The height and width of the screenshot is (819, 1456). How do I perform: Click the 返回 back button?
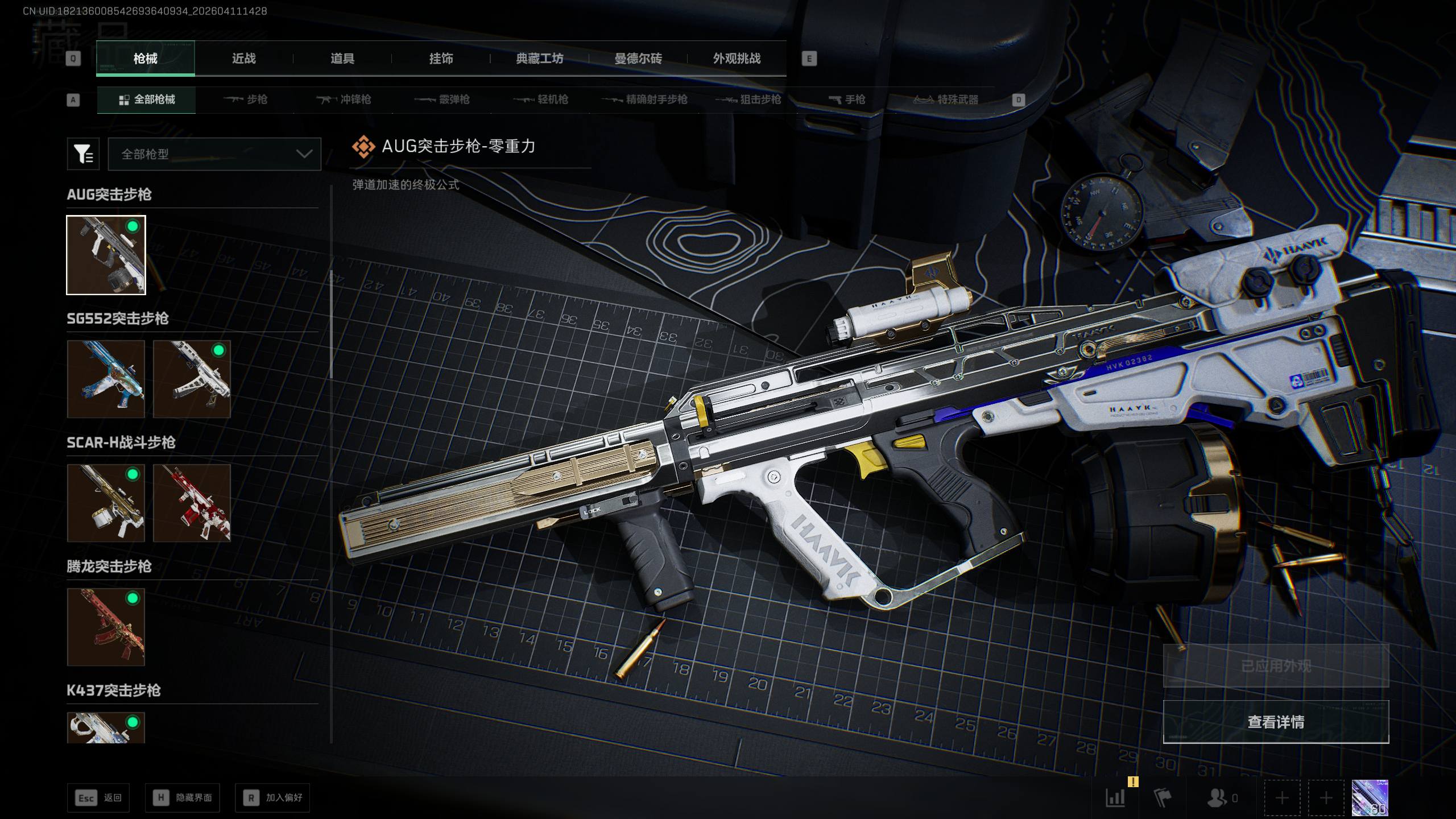(98, 798)
